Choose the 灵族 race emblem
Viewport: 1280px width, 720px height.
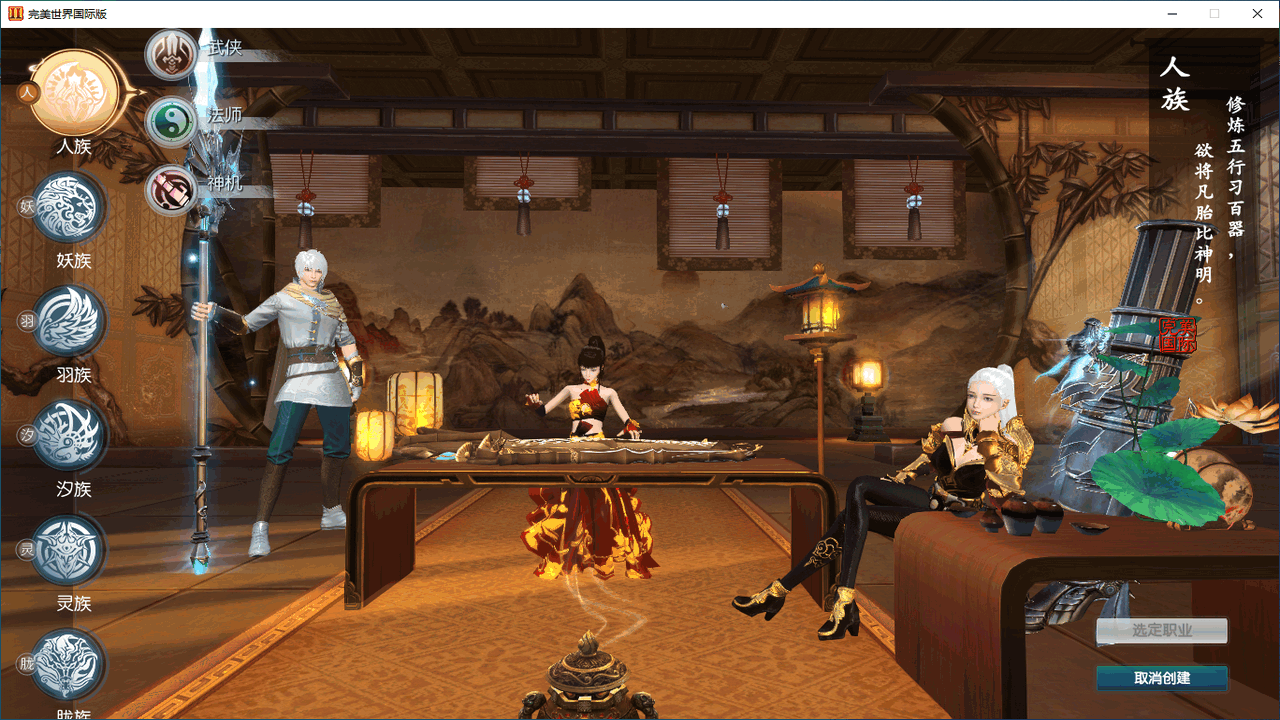click(x=69, y=550)
